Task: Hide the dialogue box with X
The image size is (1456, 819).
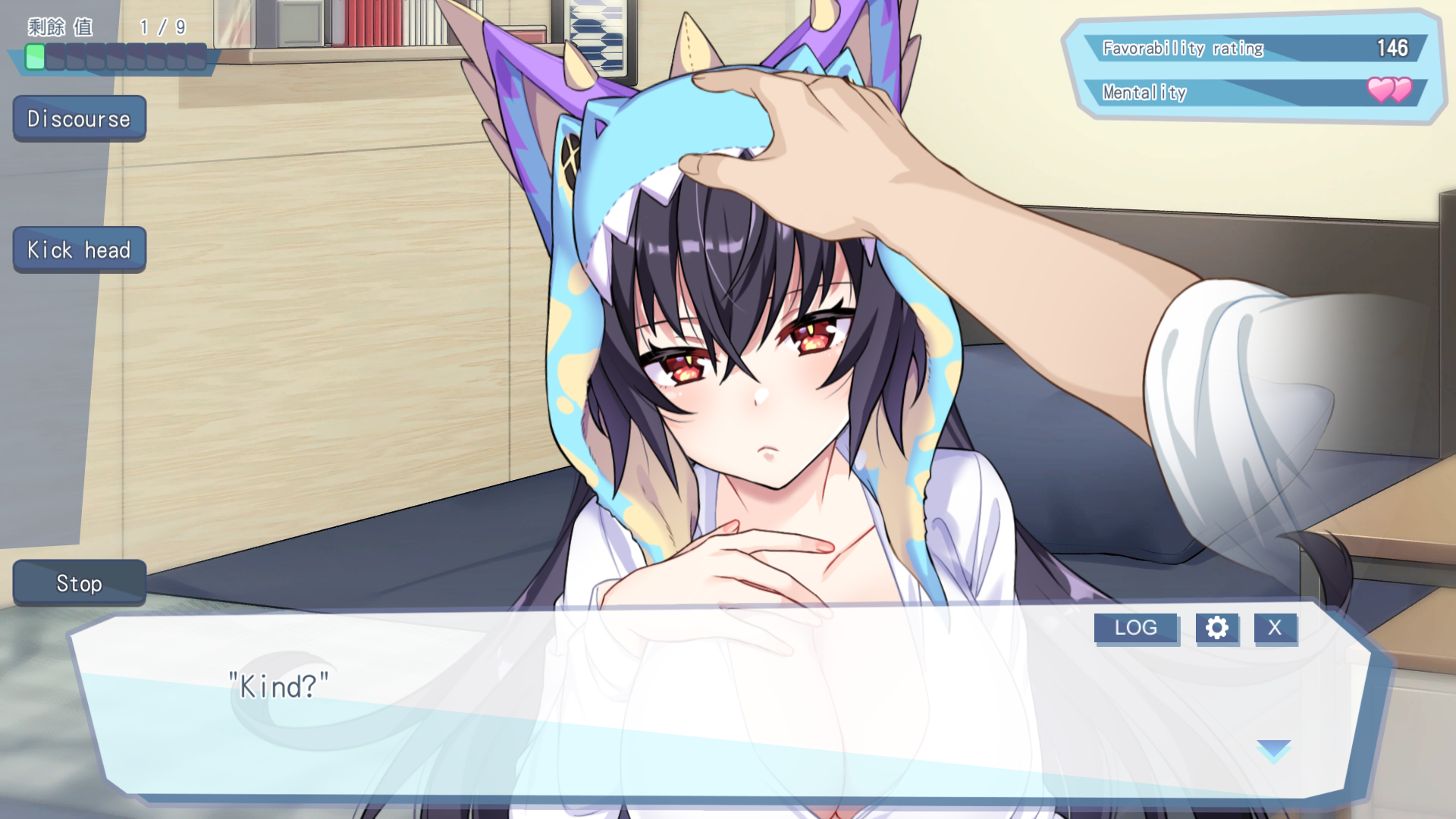Action: coord(1275,628)
